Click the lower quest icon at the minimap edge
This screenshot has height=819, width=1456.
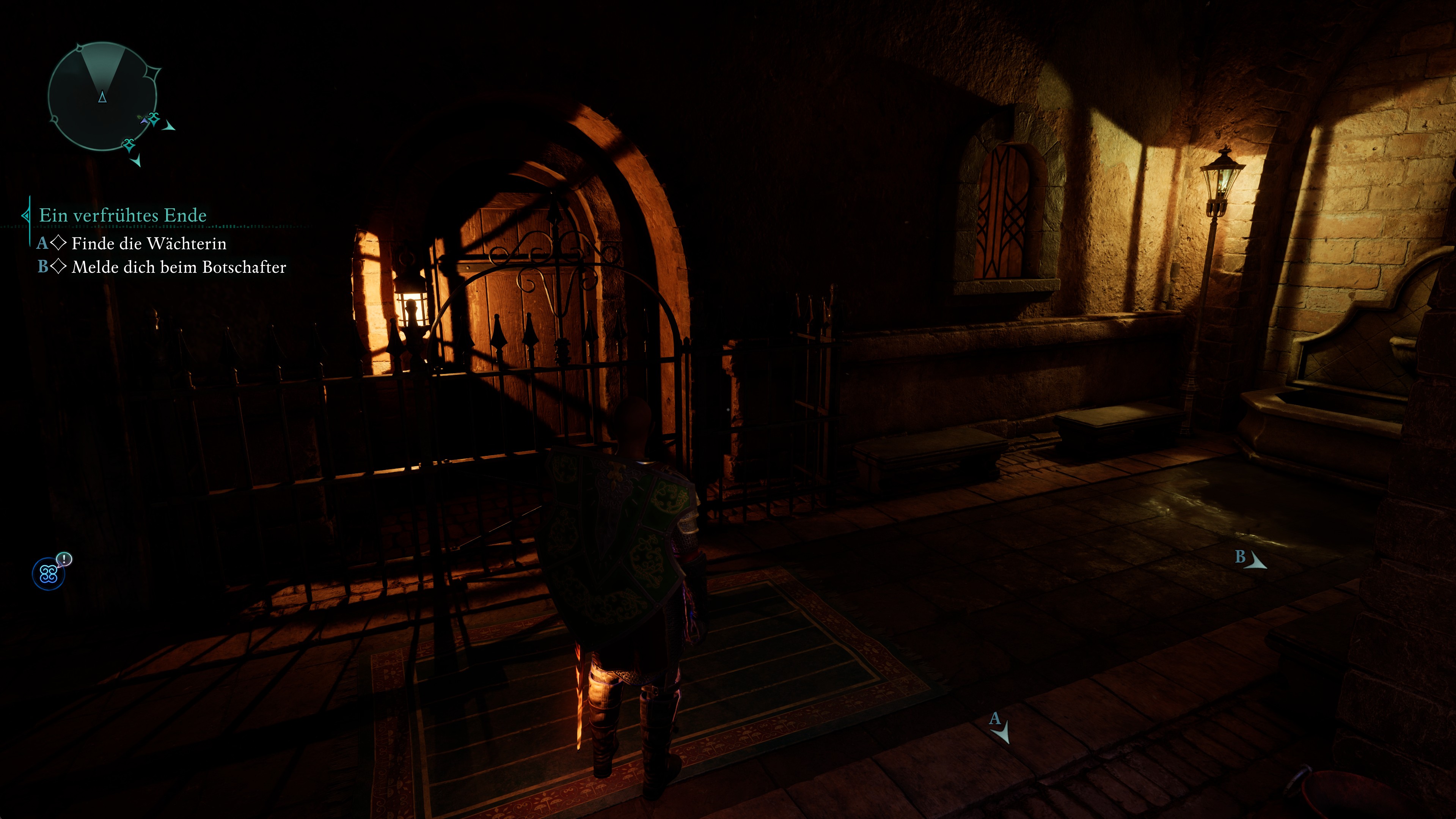coord(129,145)
